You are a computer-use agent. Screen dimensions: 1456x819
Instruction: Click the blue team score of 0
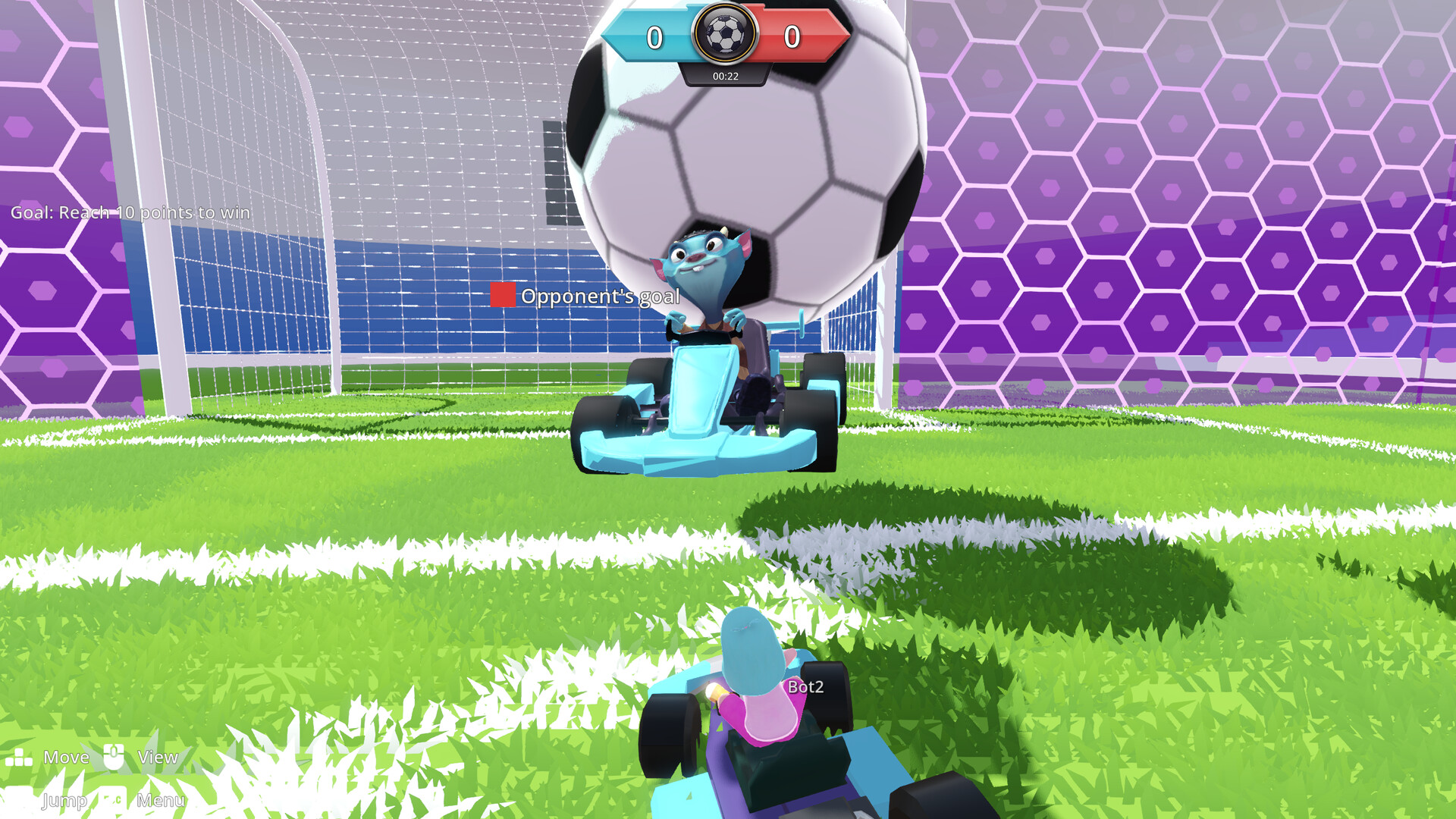(x=655, y=35)
